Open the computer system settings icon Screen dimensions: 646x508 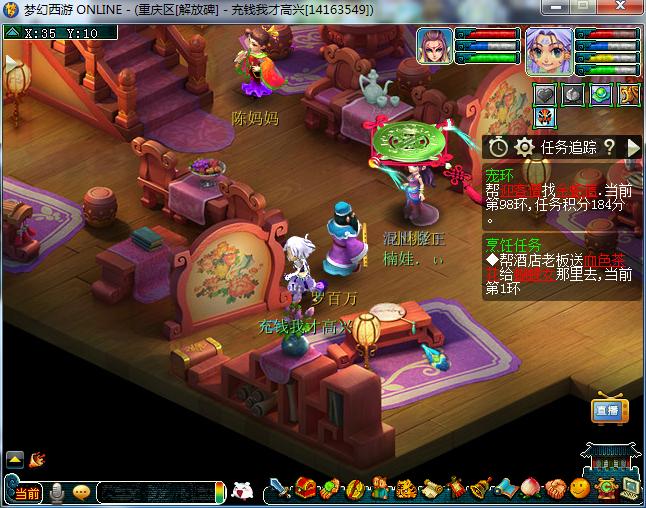(x=630, y=490)
